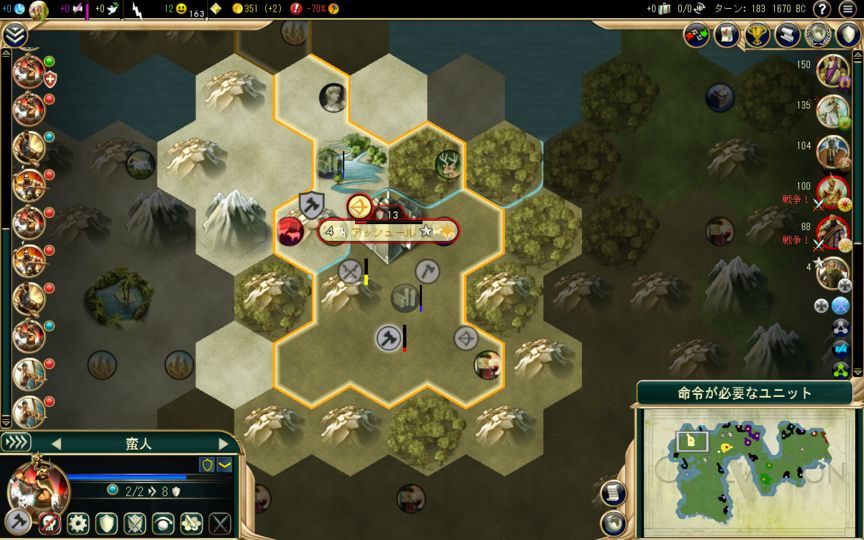Viewport: 864px width, 540px height.
Task: Open the diplomacy overview flags icon
Action: point(696,36)
